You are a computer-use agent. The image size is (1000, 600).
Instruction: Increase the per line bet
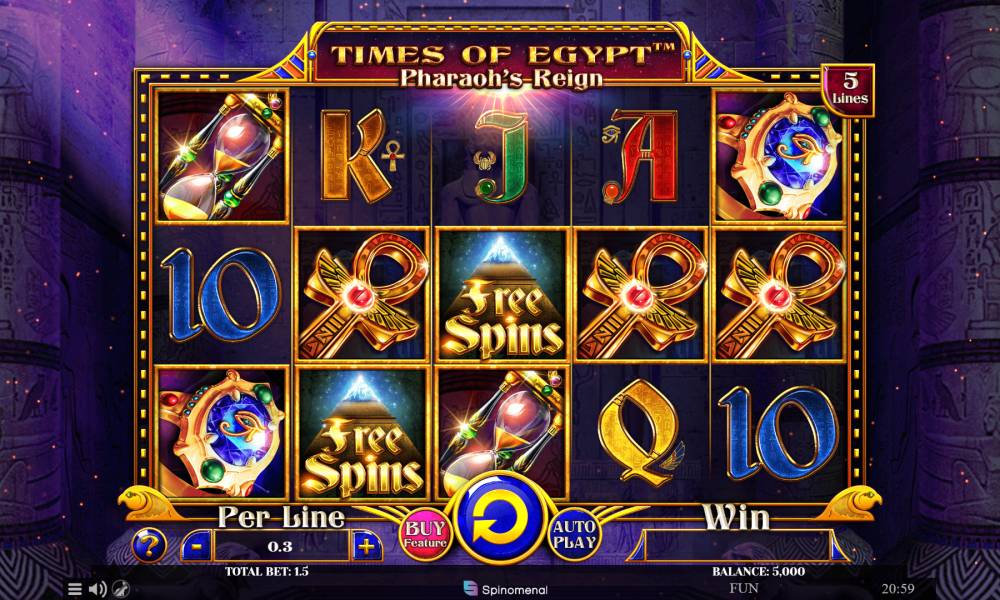(x=366, y=546)
